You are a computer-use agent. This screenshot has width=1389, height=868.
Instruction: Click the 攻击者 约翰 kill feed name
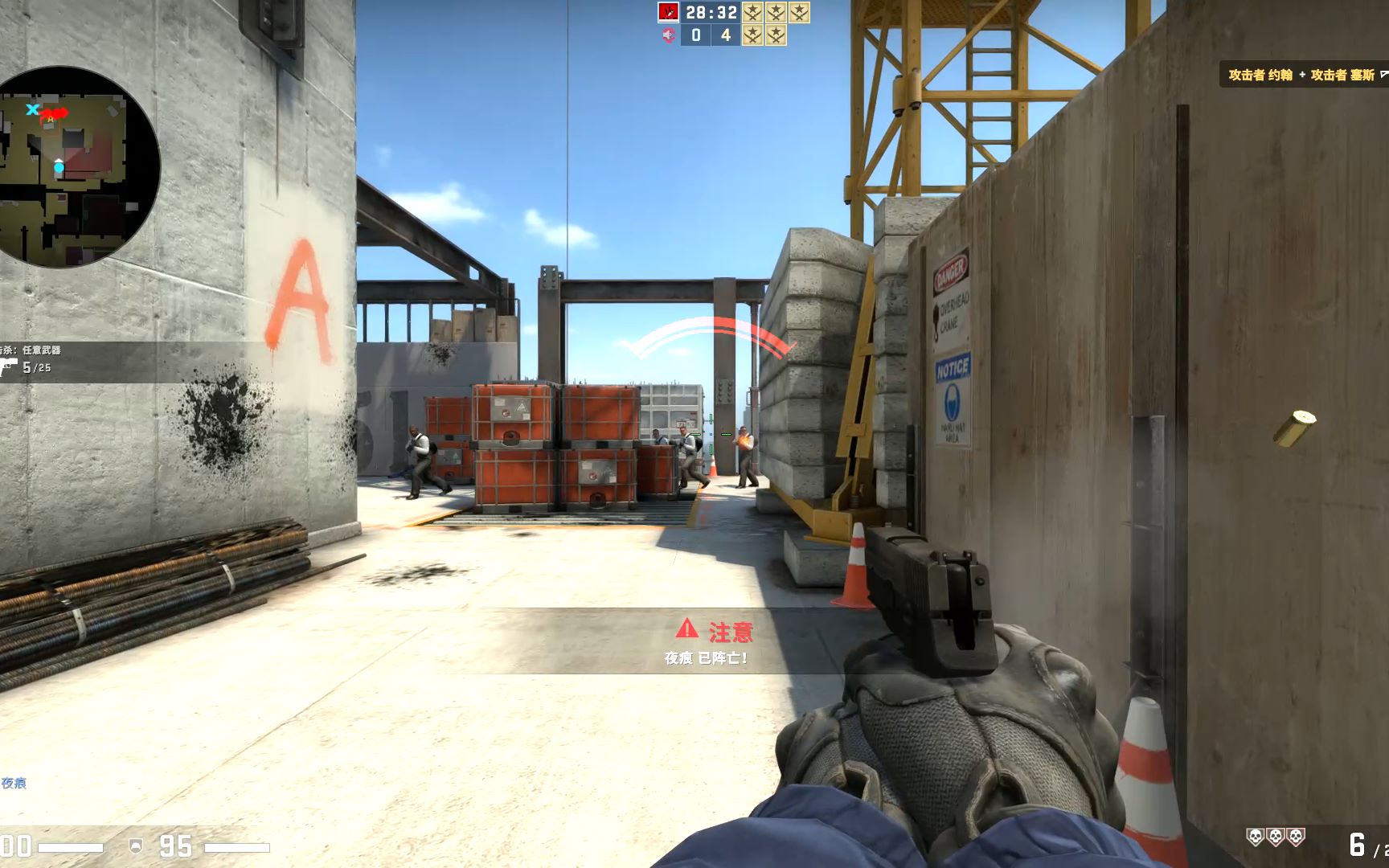(x=1260, y=73)
